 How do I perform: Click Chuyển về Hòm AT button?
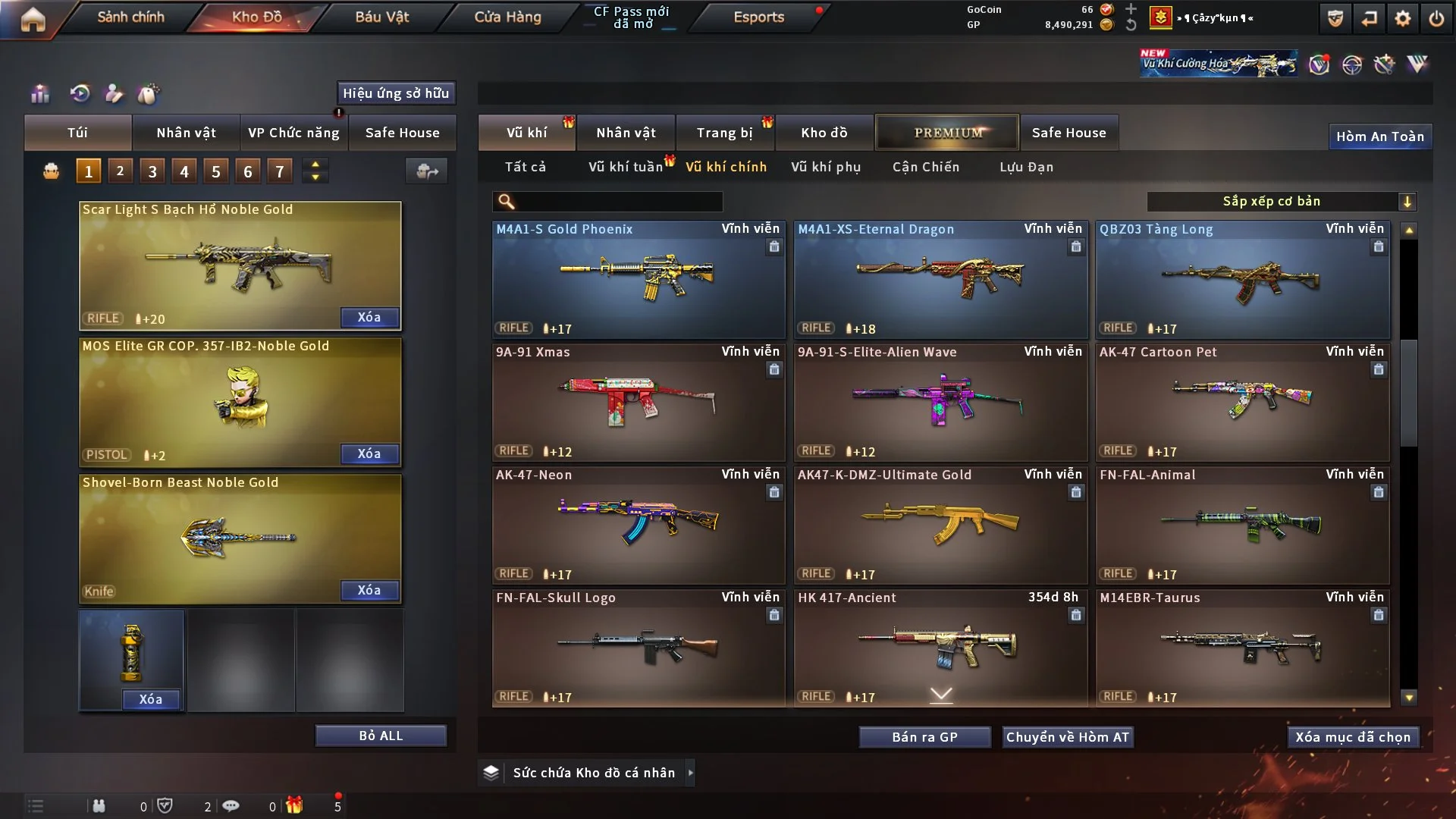(x=1068, y=737)
